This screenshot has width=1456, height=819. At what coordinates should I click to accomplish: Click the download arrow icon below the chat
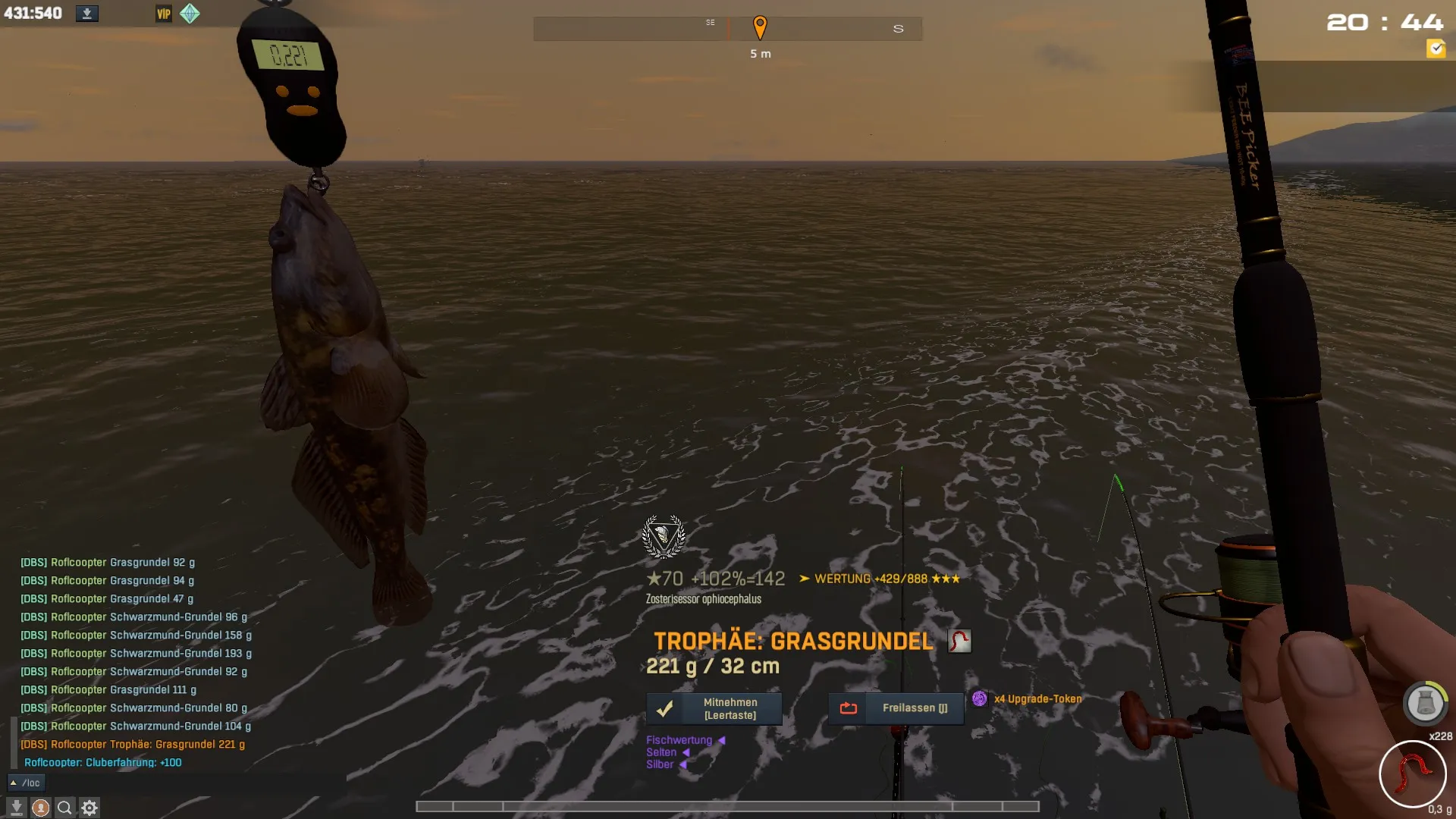point(17,808)
